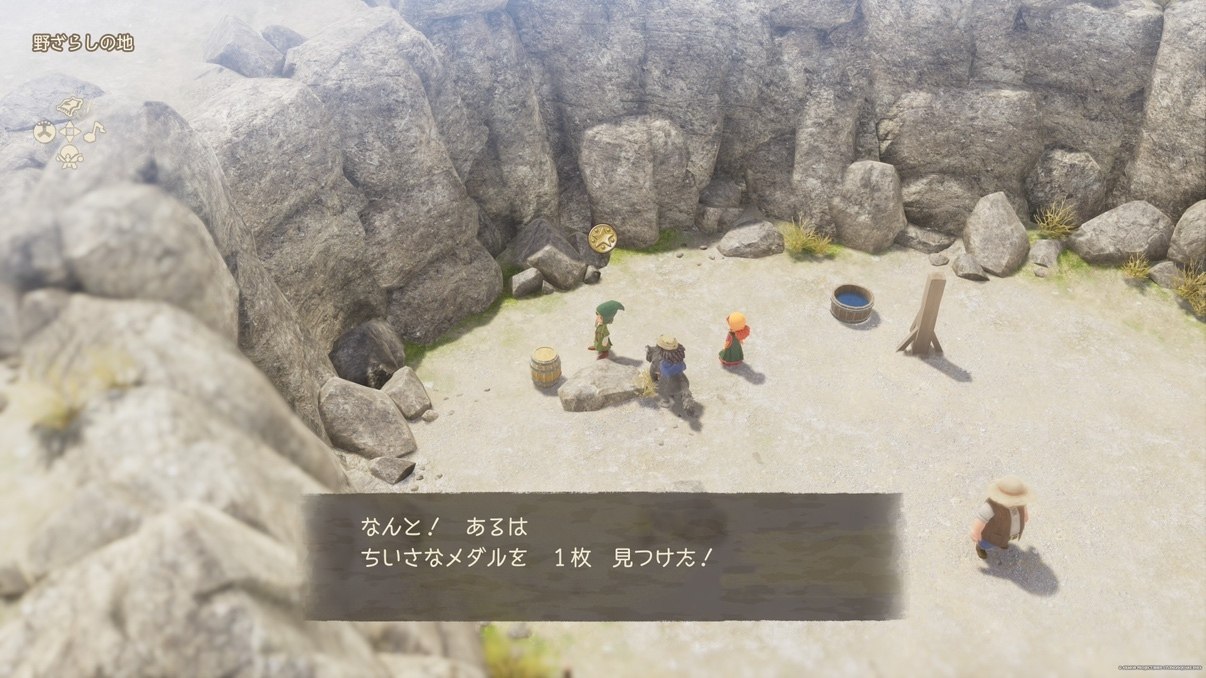
Task: Advance the mini medal dialogue message box
Action: 603,556
